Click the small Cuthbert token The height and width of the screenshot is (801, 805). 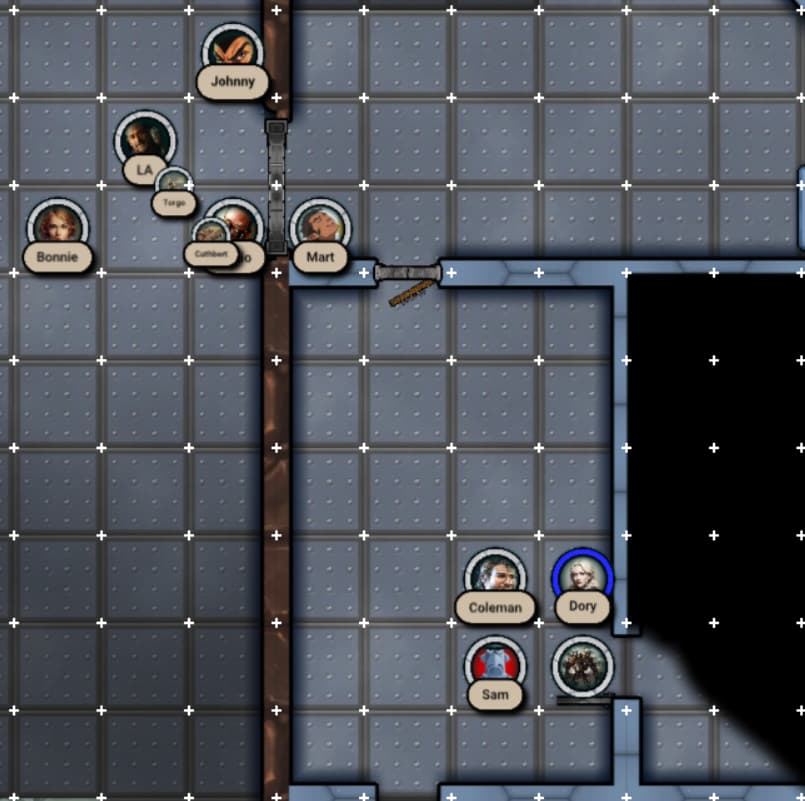pos(210,234)
